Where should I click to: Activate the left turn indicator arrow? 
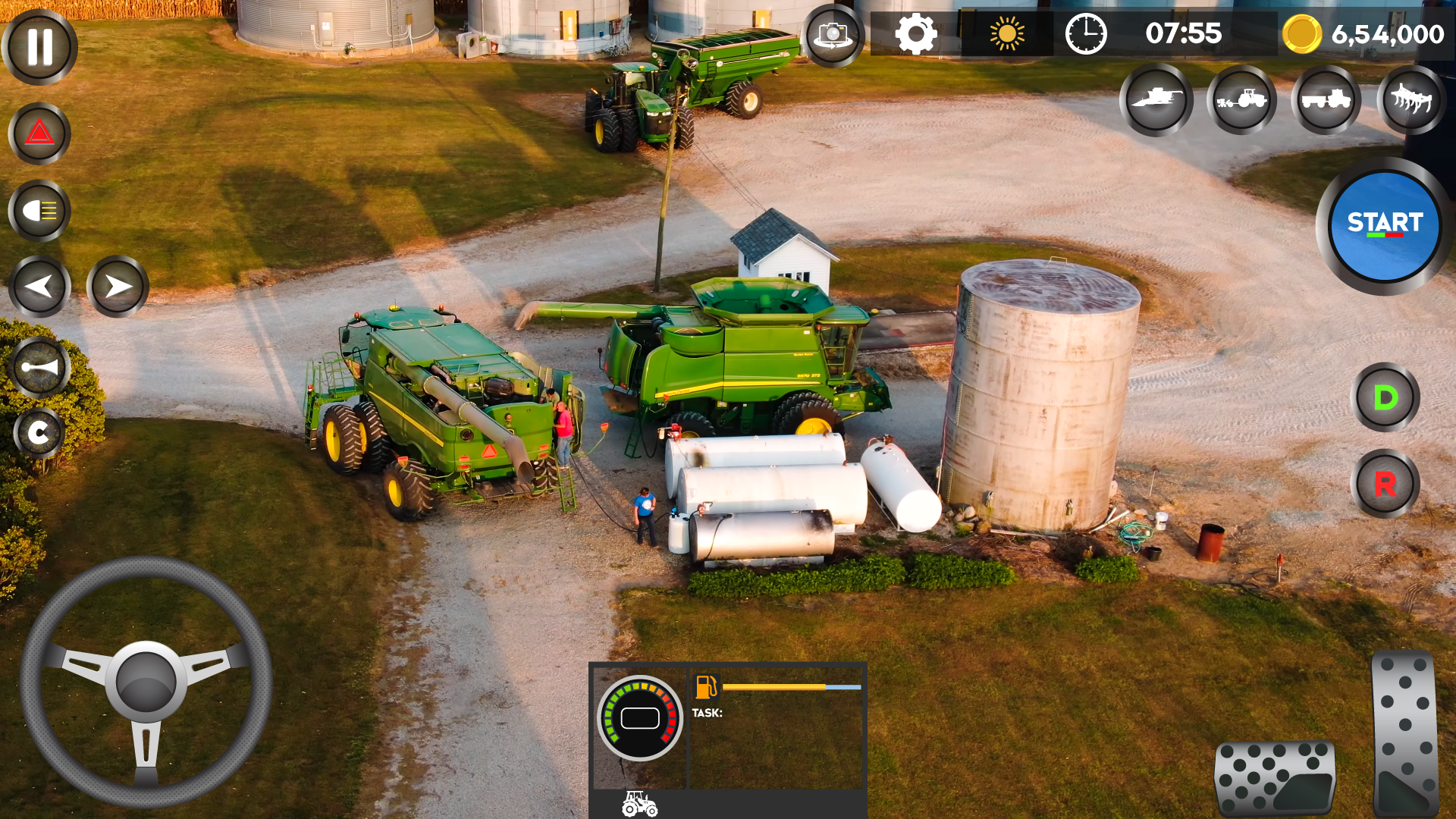click(39, 287)
